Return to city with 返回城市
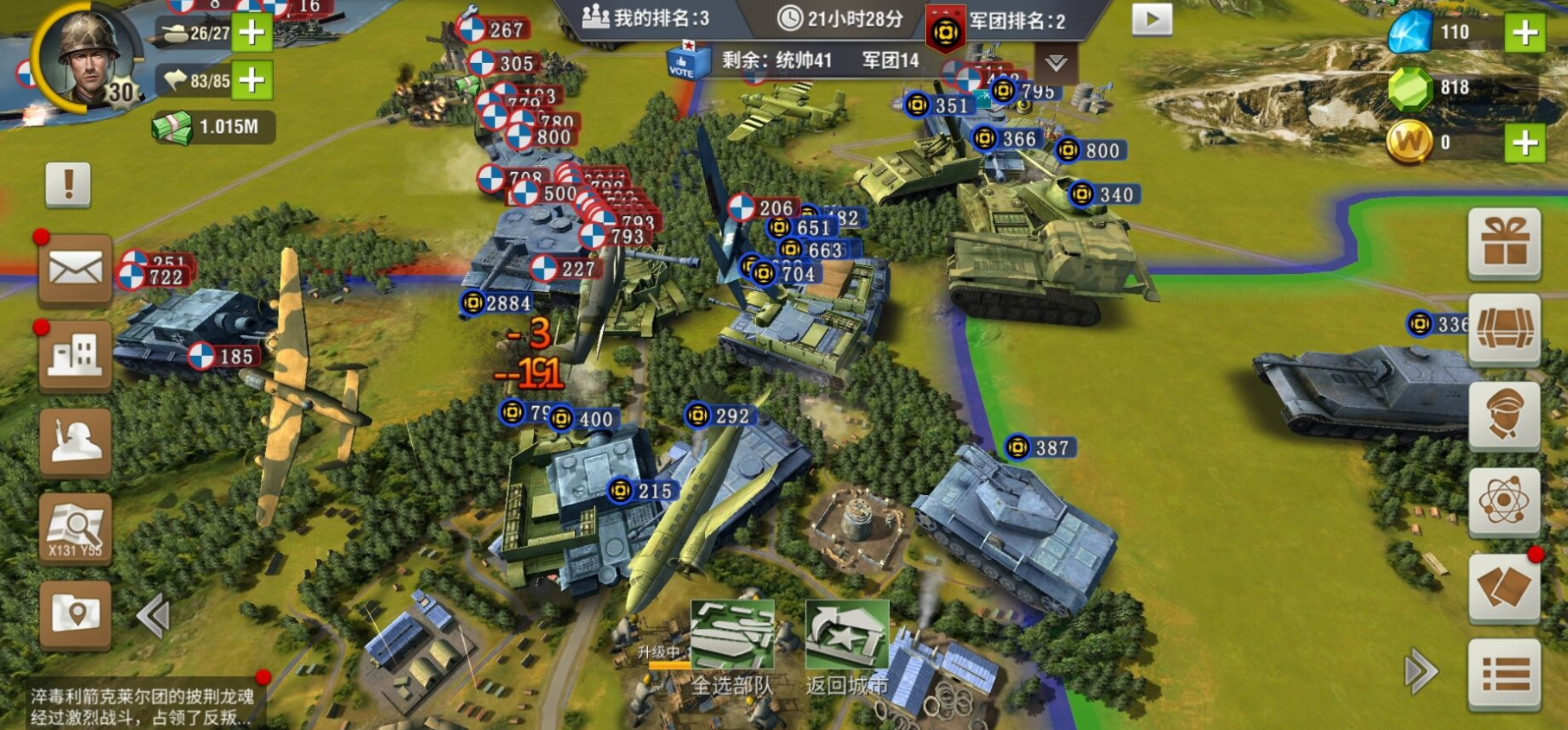 tap(847, 648)
